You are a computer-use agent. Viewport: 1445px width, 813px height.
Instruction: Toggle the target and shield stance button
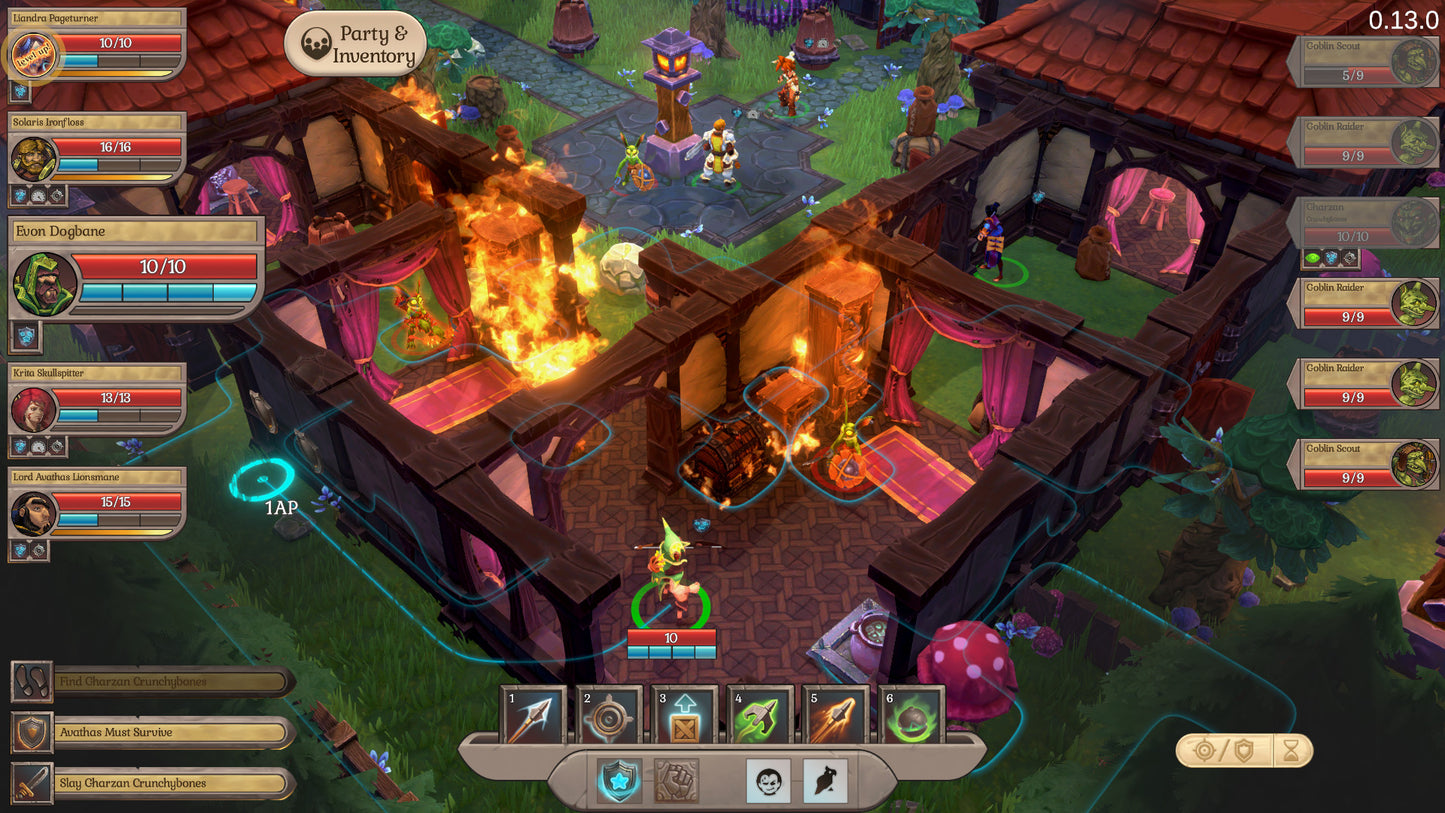[x=1223, y=751]
